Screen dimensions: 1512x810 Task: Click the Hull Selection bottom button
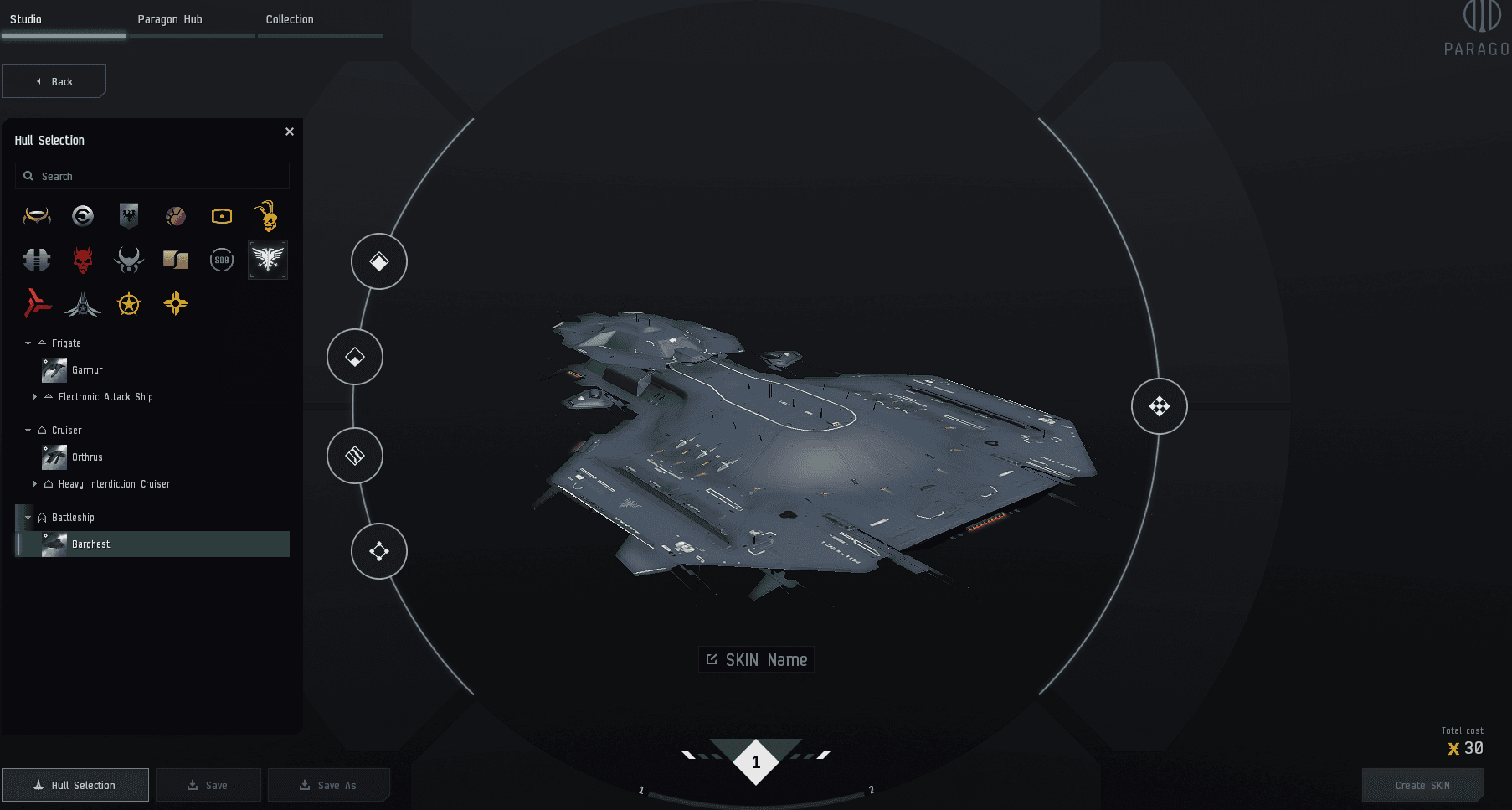(x=75, y=785)
